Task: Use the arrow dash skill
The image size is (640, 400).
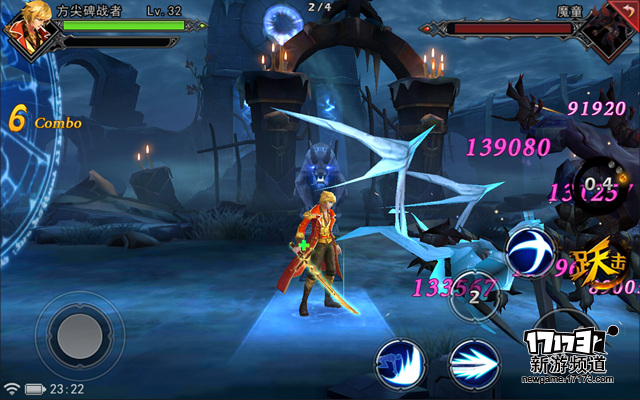Action: click(x=474, y=363)
